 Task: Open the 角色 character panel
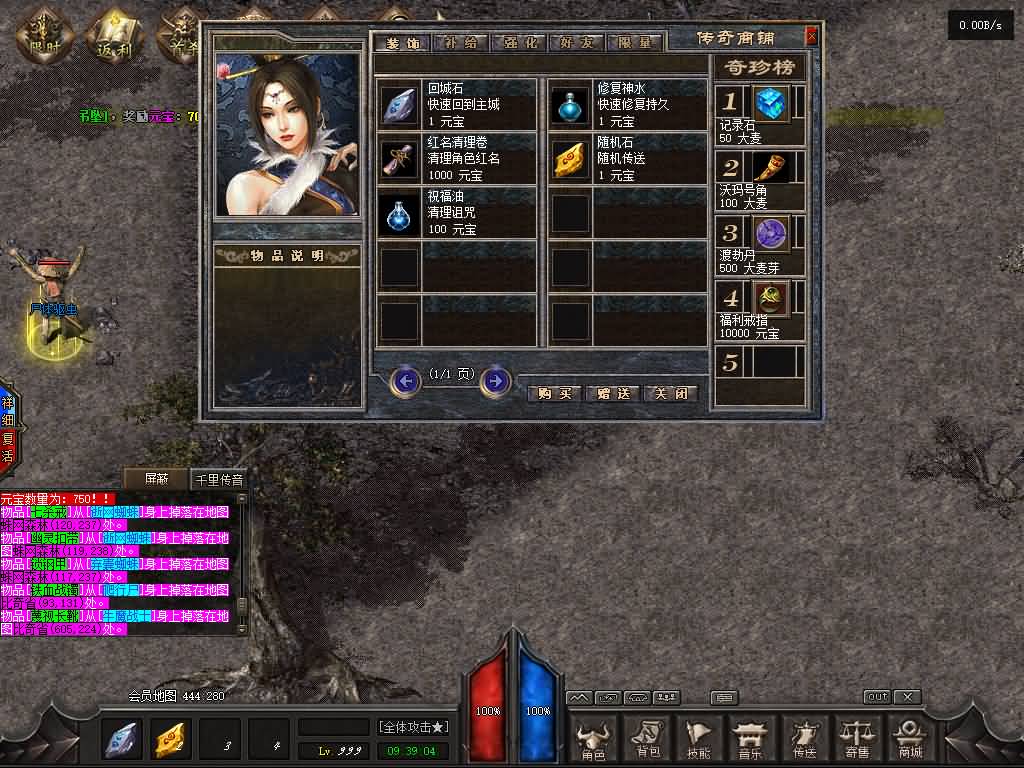click(593, 739)
